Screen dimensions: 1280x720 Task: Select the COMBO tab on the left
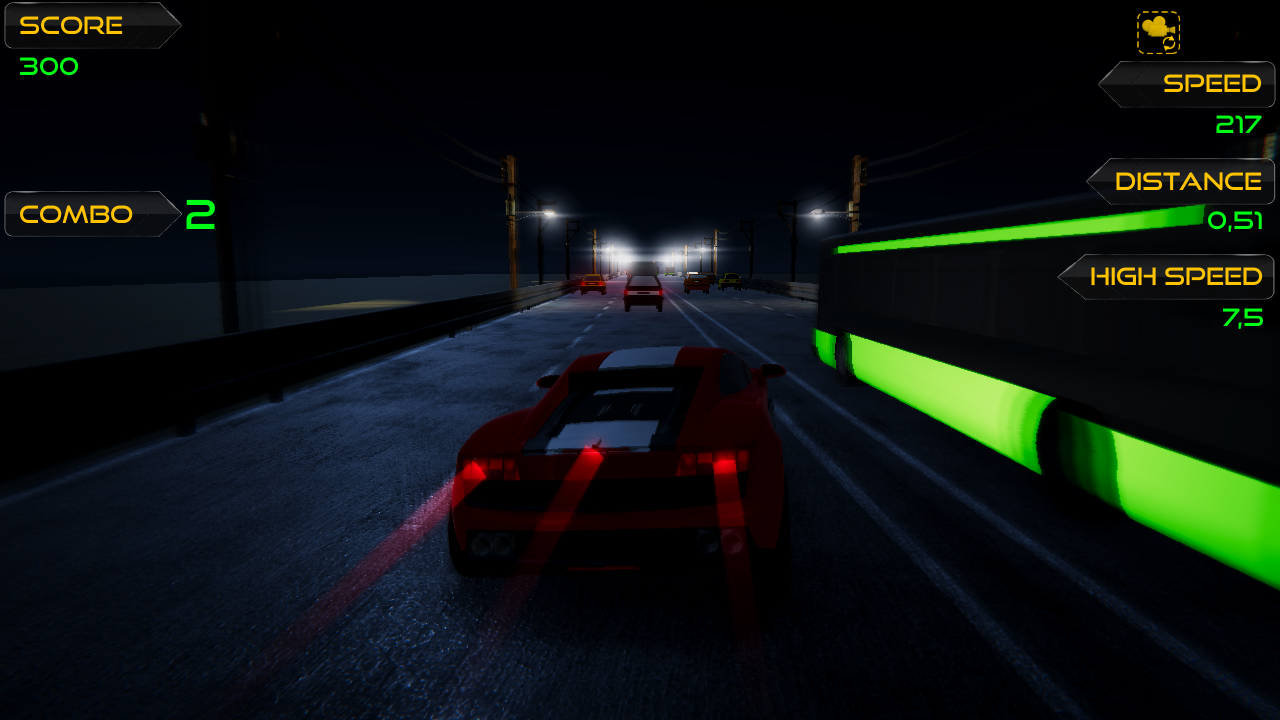(80, 213)
